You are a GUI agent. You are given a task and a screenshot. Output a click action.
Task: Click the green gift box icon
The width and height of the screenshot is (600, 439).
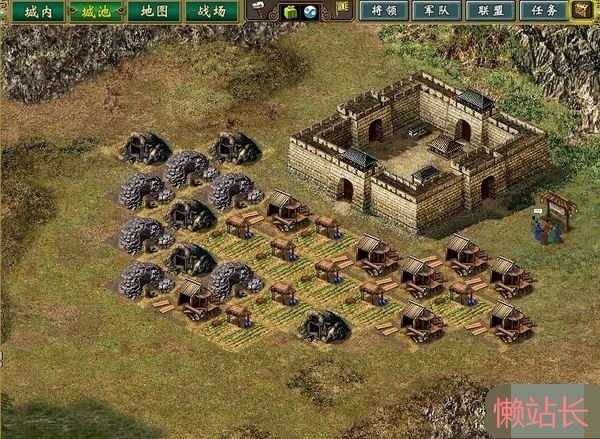coord(291,12)
